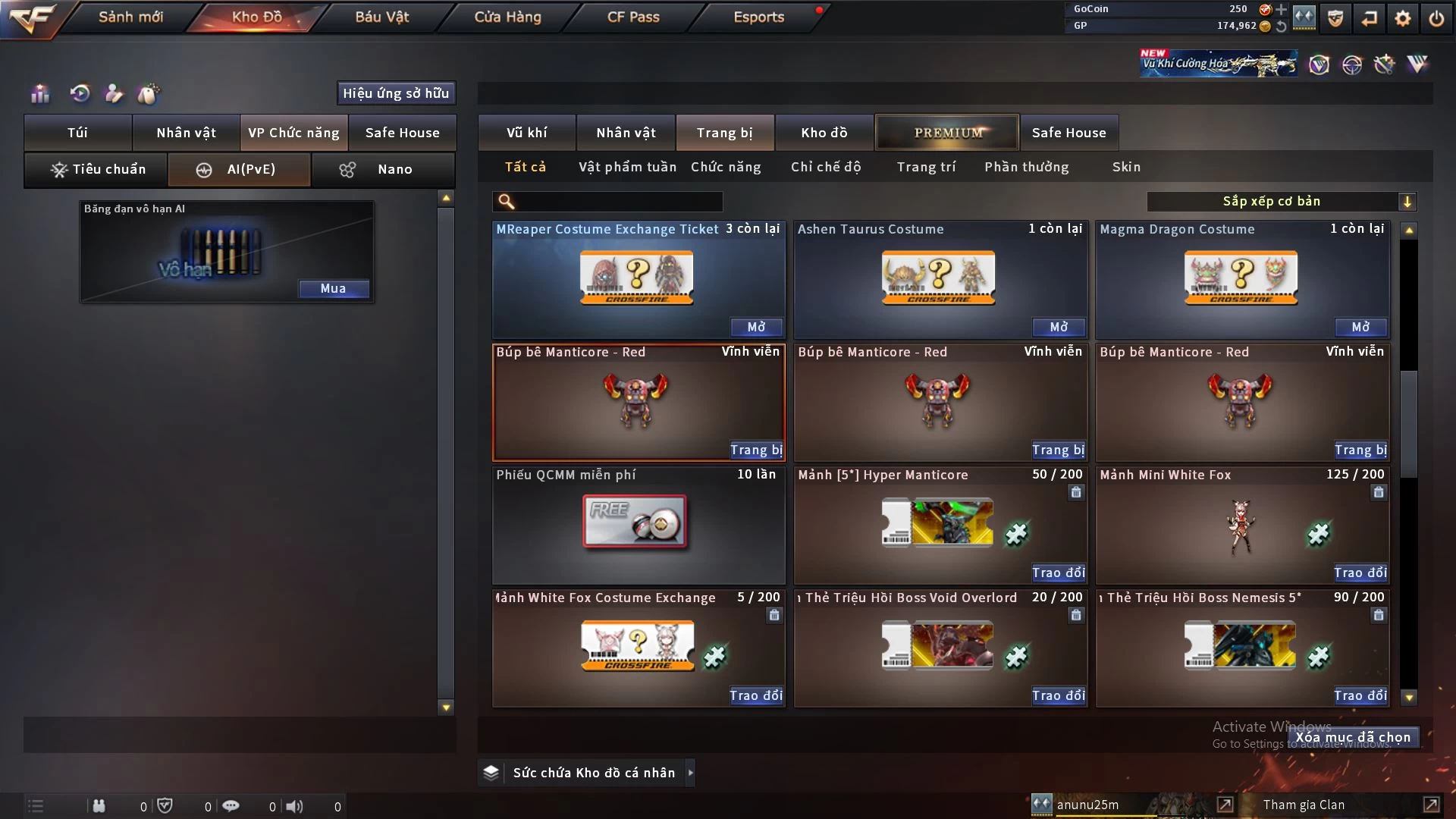The image size is (1456, 819).
Task: Open the Sắp xếp cơ bản dropdown
Action: [x=1281, y=202]
